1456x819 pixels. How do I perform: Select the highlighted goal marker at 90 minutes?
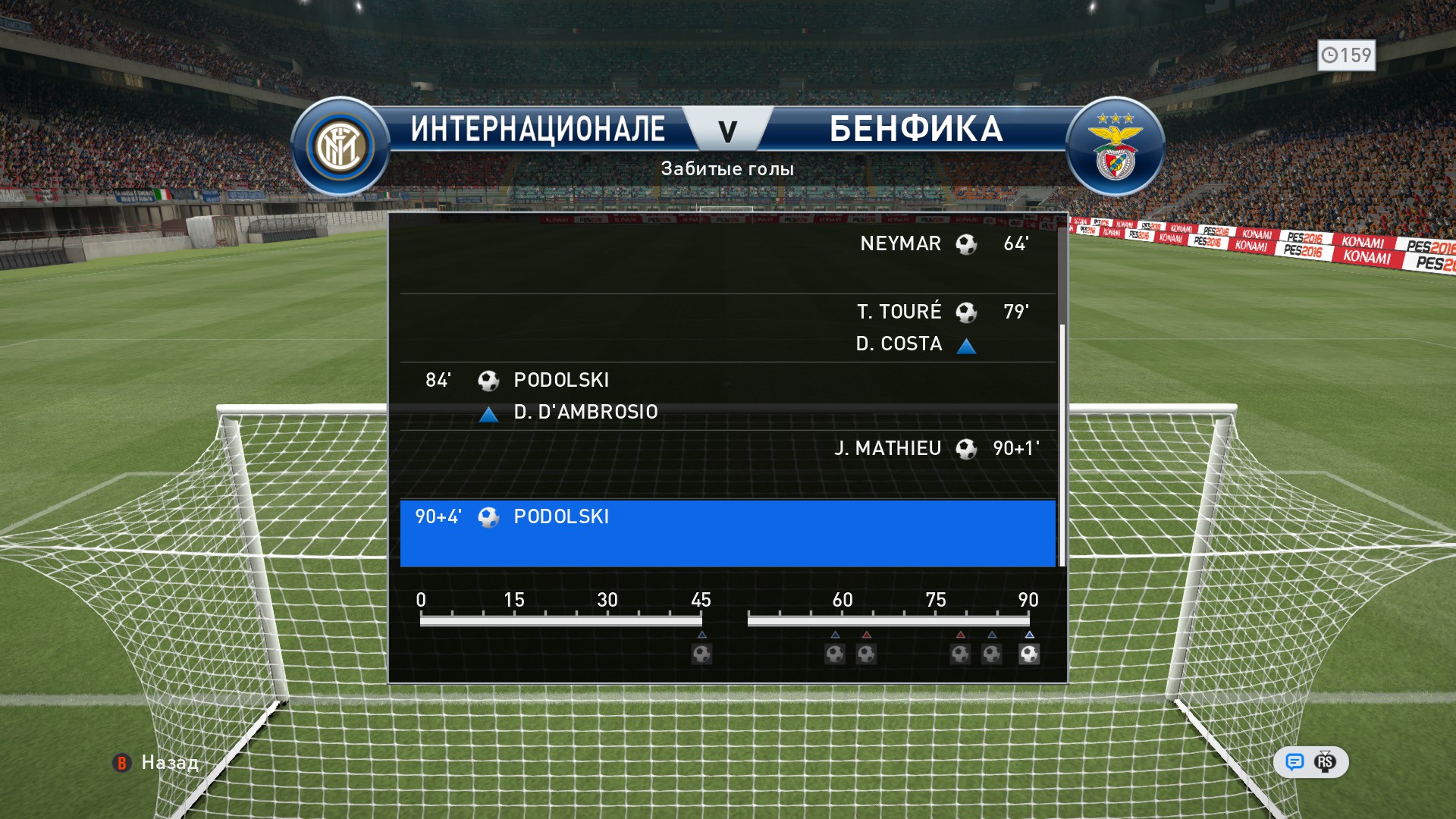[1029, 654]
